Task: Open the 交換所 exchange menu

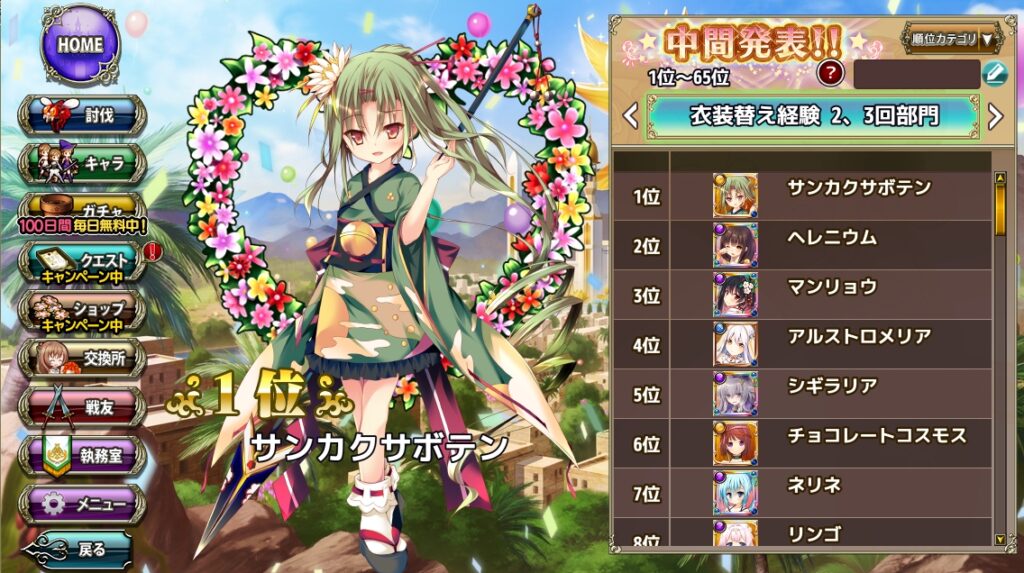Action: [82, 359]
